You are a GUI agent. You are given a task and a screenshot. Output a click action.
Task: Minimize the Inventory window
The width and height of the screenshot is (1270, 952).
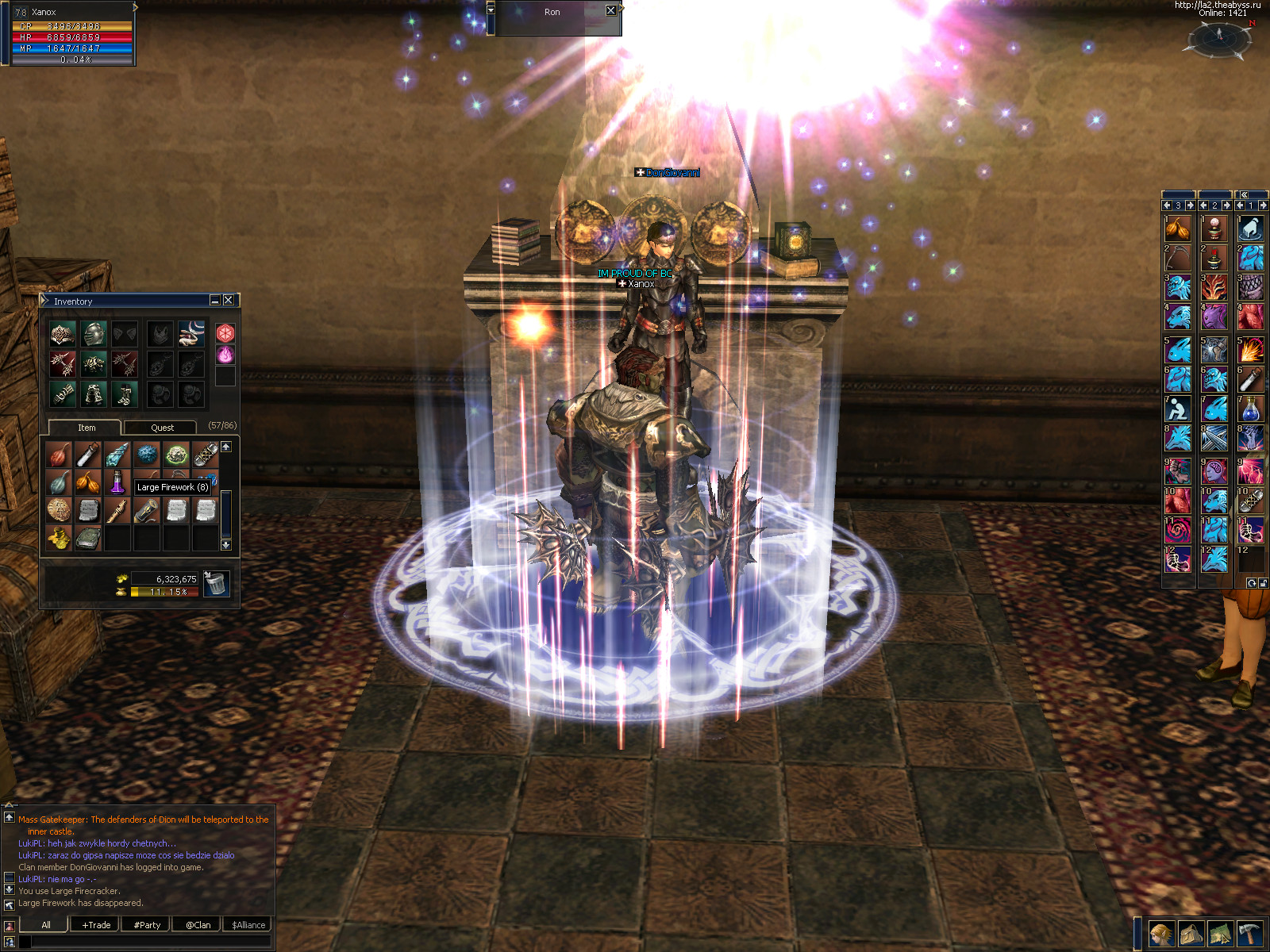[215, 300]
